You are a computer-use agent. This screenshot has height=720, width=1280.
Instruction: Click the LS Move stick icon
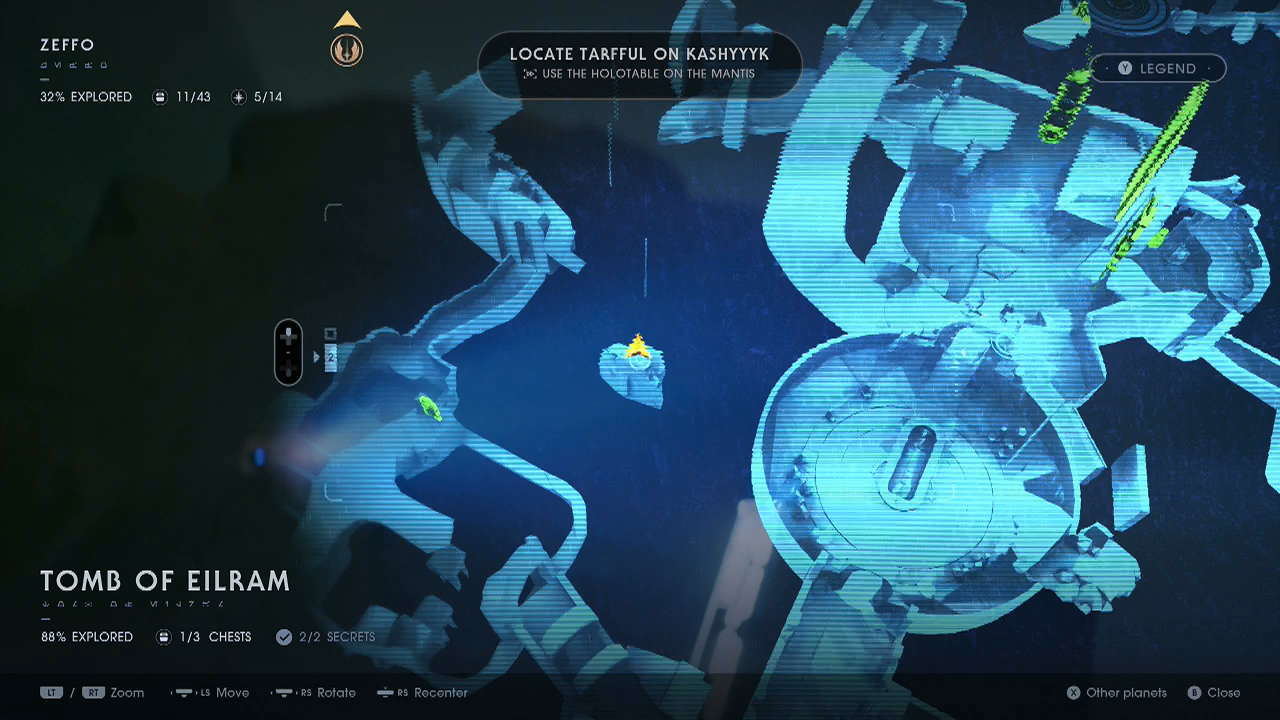184,692
